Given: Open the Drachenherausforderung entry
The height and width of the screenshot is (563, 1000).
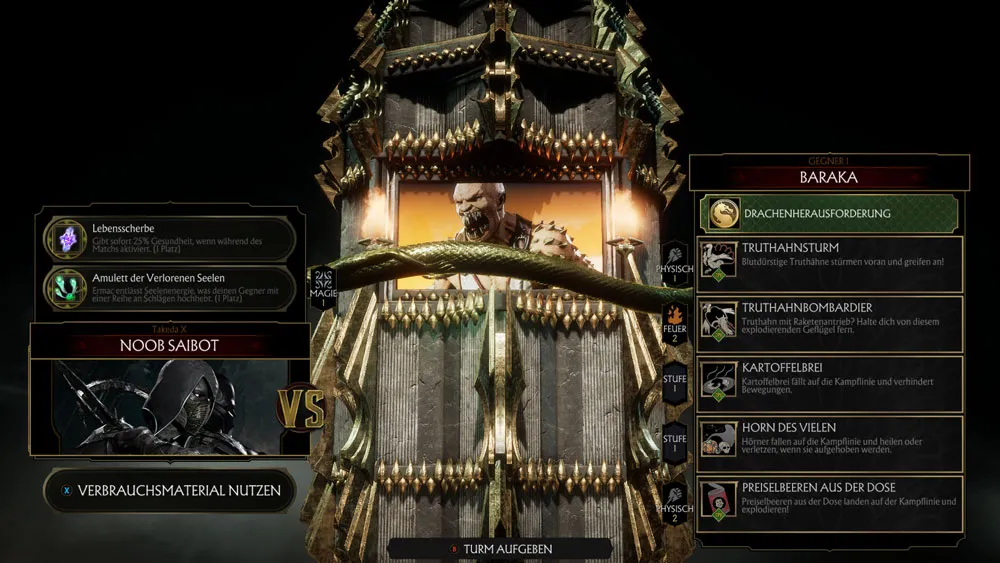Looking at the screenshot, I should 828,213.
